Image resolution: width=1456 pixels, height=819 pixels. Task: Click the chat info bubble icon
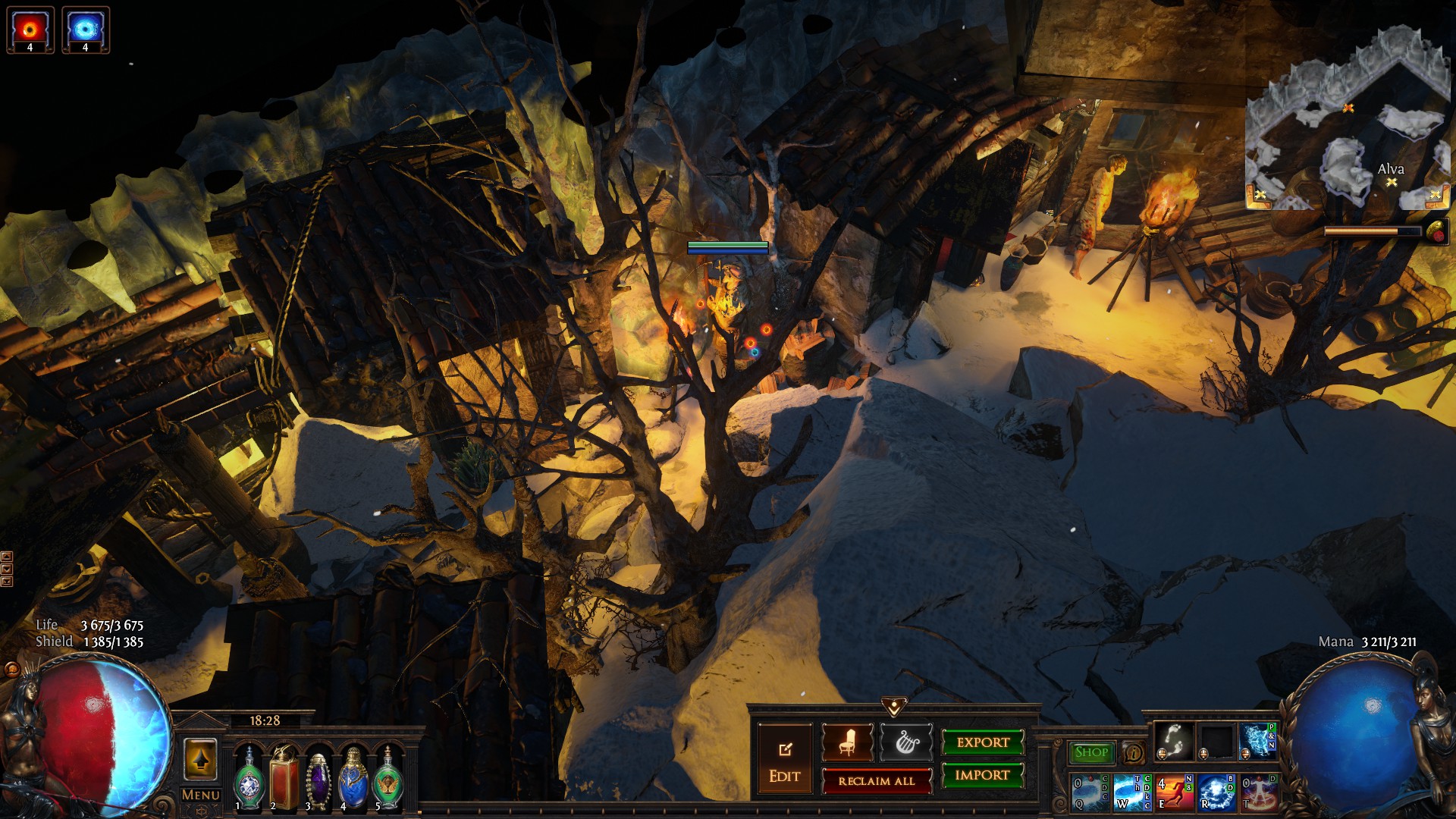1134,753
